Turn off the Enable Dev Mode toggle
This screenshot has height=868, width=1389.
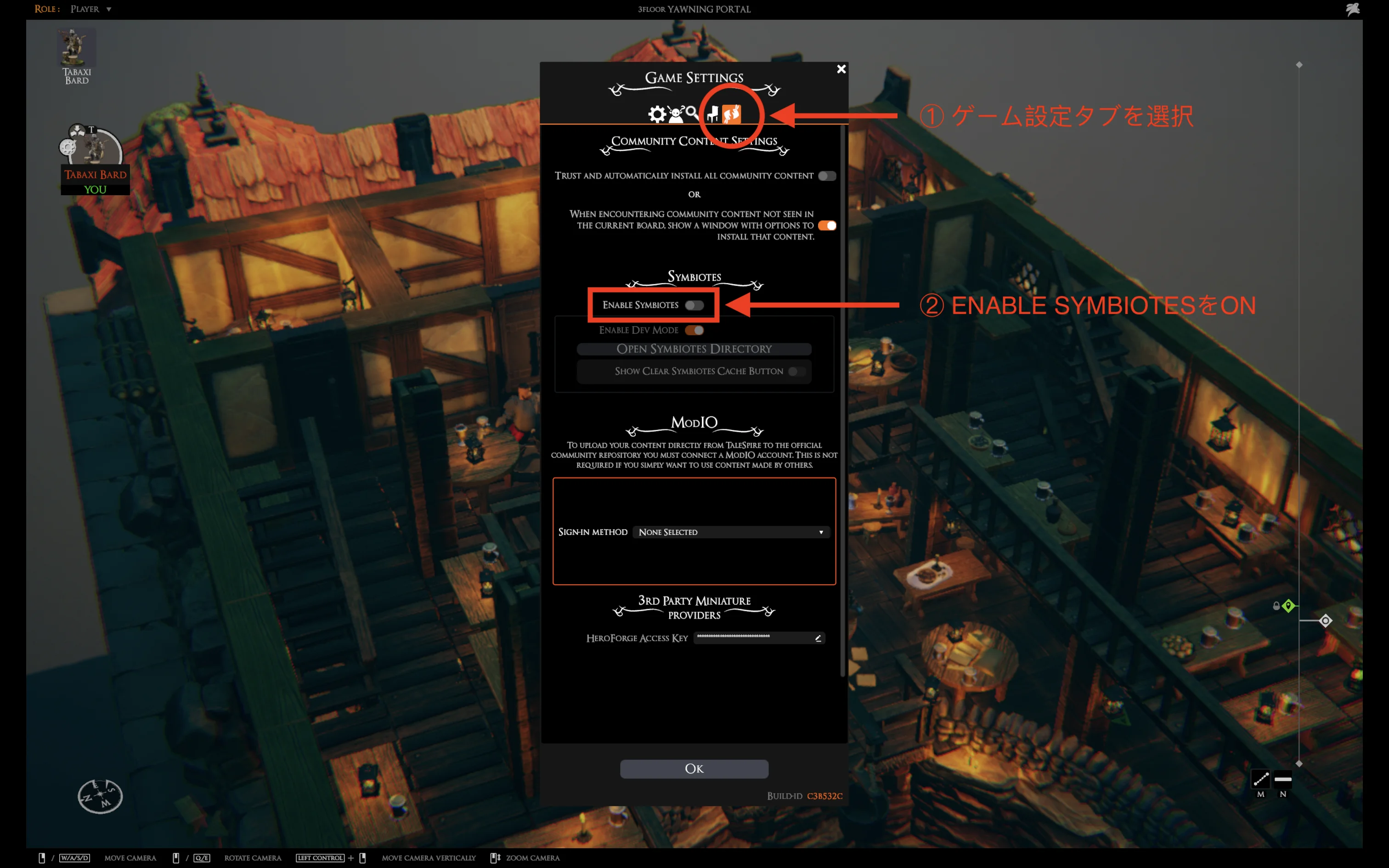695,330
